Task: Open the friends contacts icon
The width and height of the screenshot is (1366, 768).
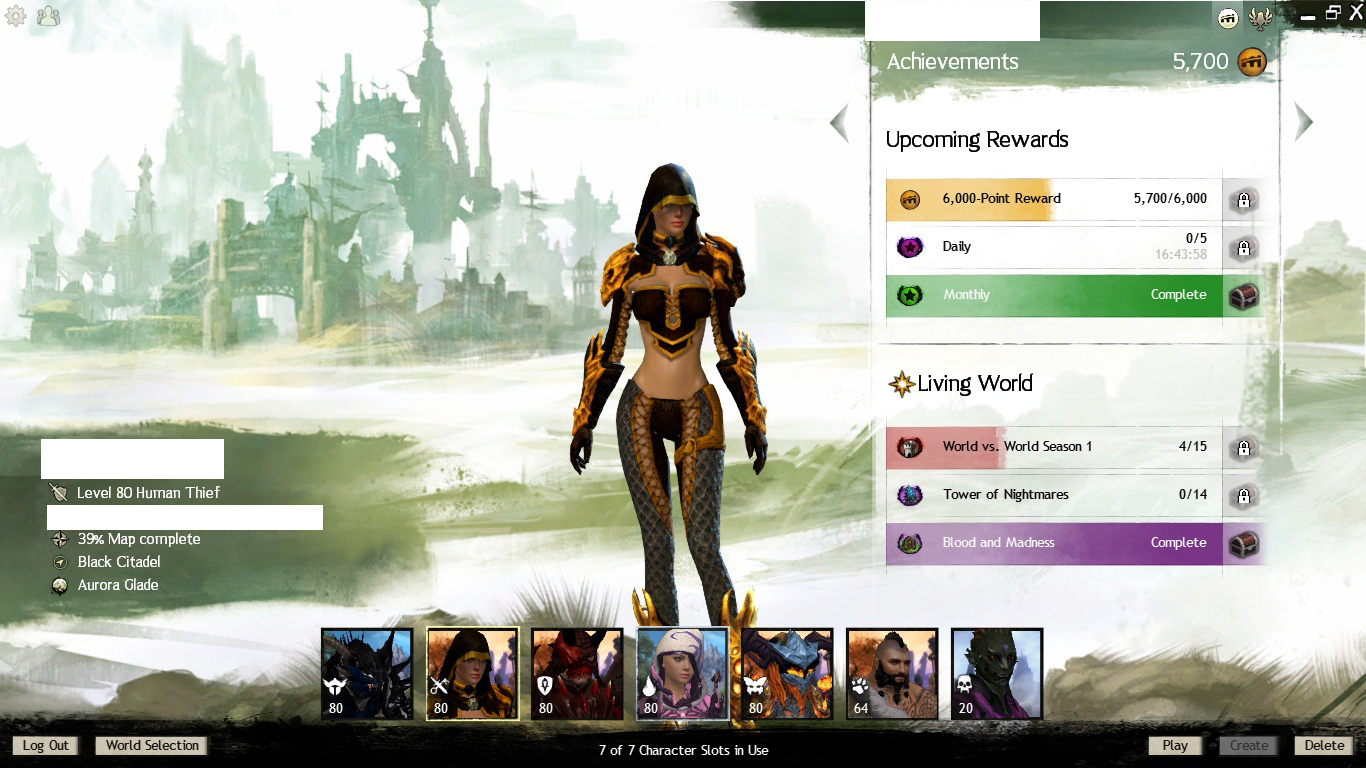Action: (x=48, y=16)
